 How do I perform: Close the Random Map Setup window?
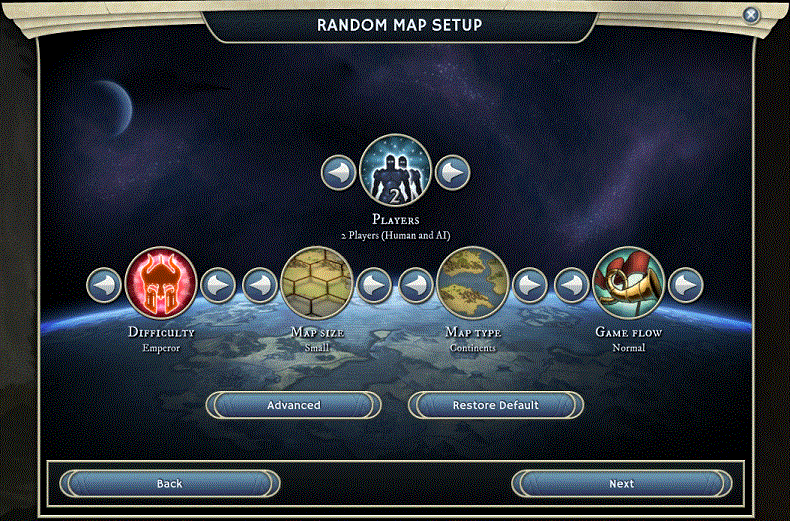click(751, 15)
